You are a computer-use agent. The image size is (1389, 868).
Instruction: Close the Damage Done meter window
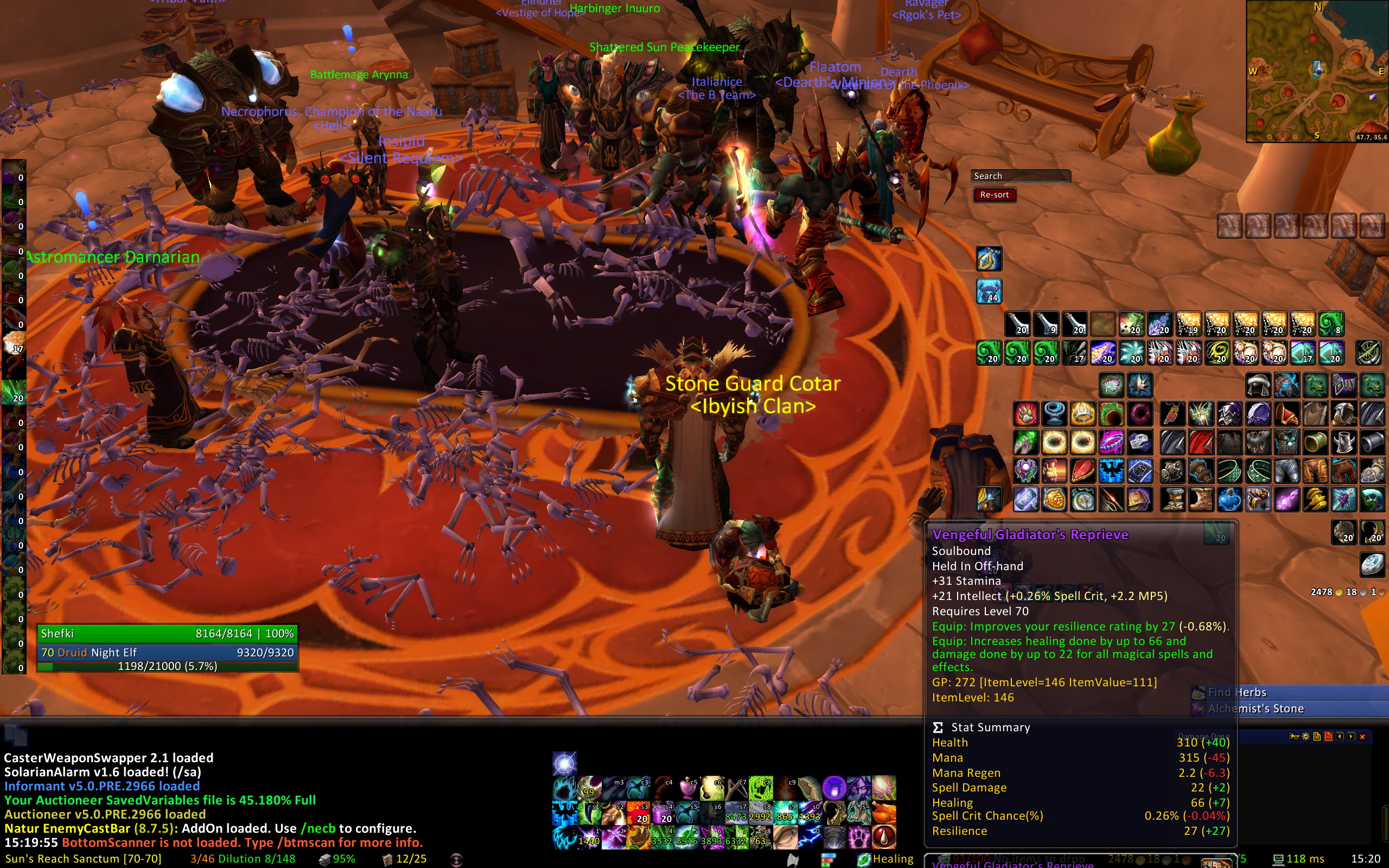[x=1362, y=737]
